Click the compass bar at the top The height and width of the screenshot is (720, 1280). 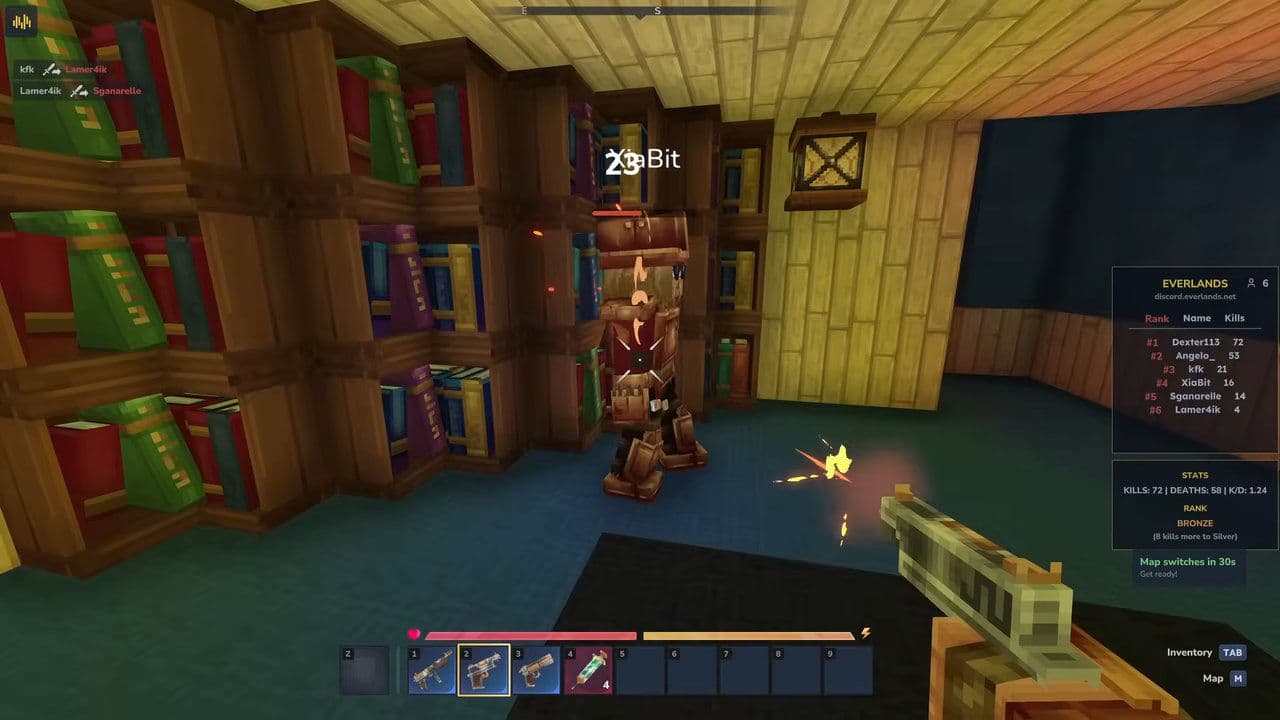point(638,12)
